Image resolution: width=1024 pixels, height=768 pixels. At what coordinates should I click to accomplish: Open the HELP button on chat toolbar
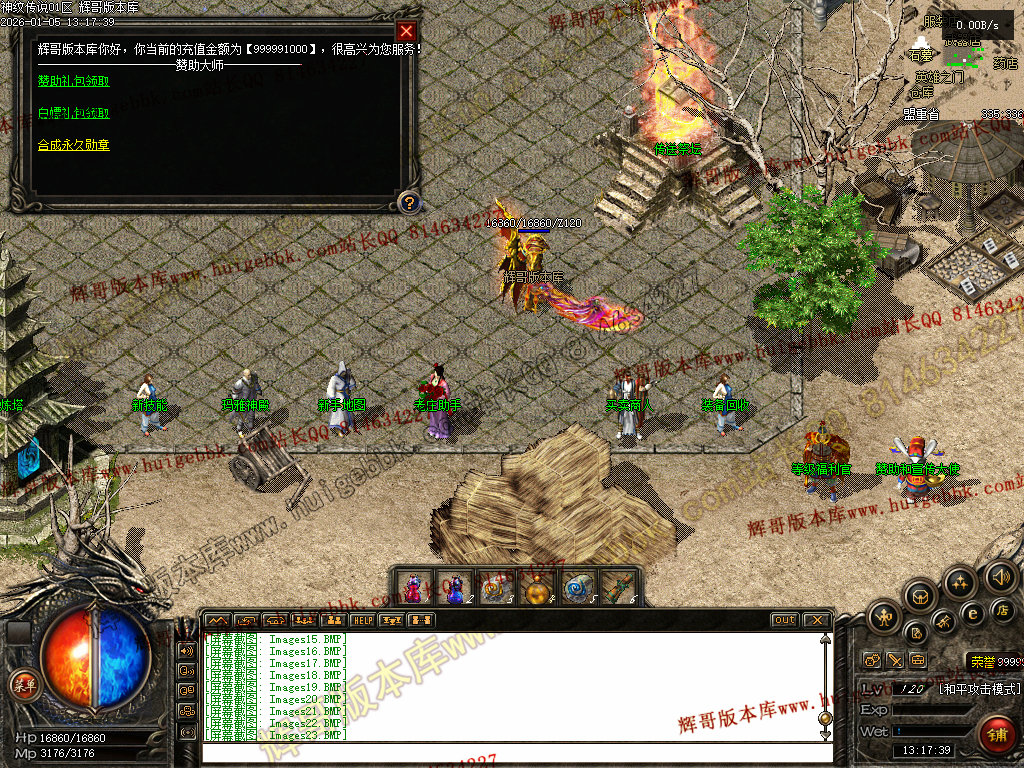tap(362, 620)
